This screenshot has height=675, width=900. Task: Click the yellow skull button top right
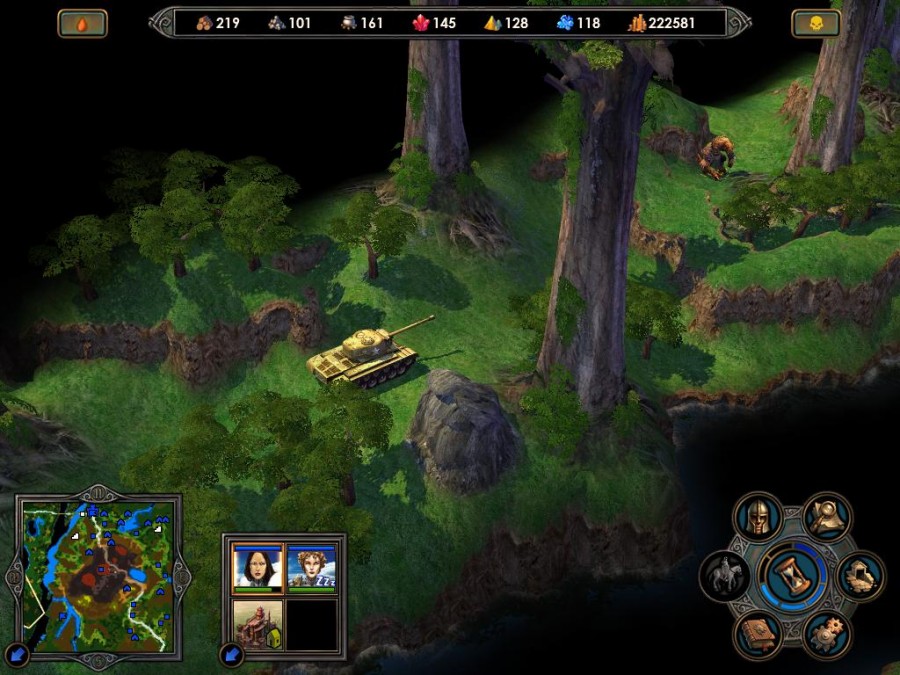(816, 23)
